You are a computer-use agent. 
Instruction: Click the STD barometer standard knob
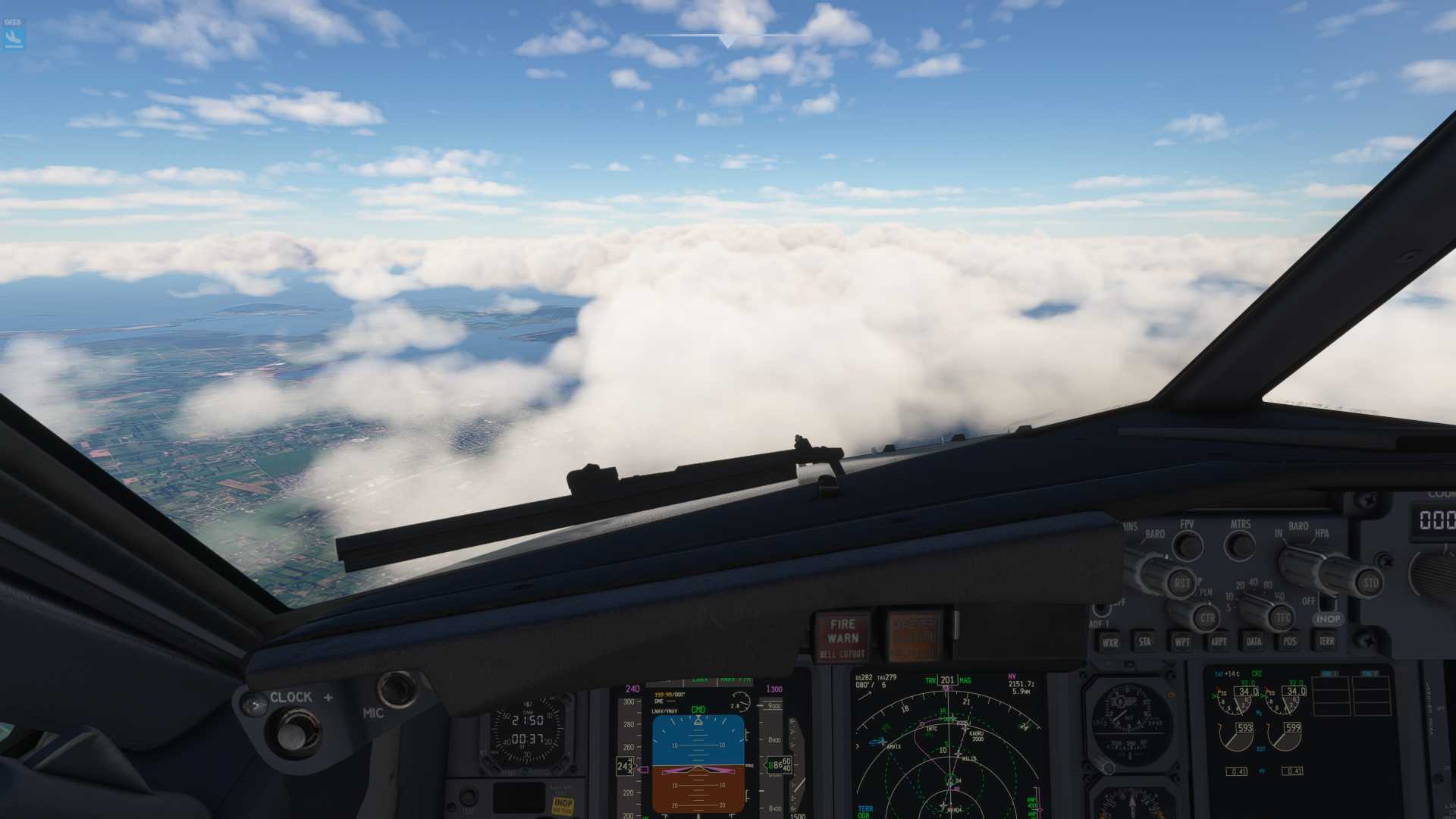click(x=1370, y=582)
